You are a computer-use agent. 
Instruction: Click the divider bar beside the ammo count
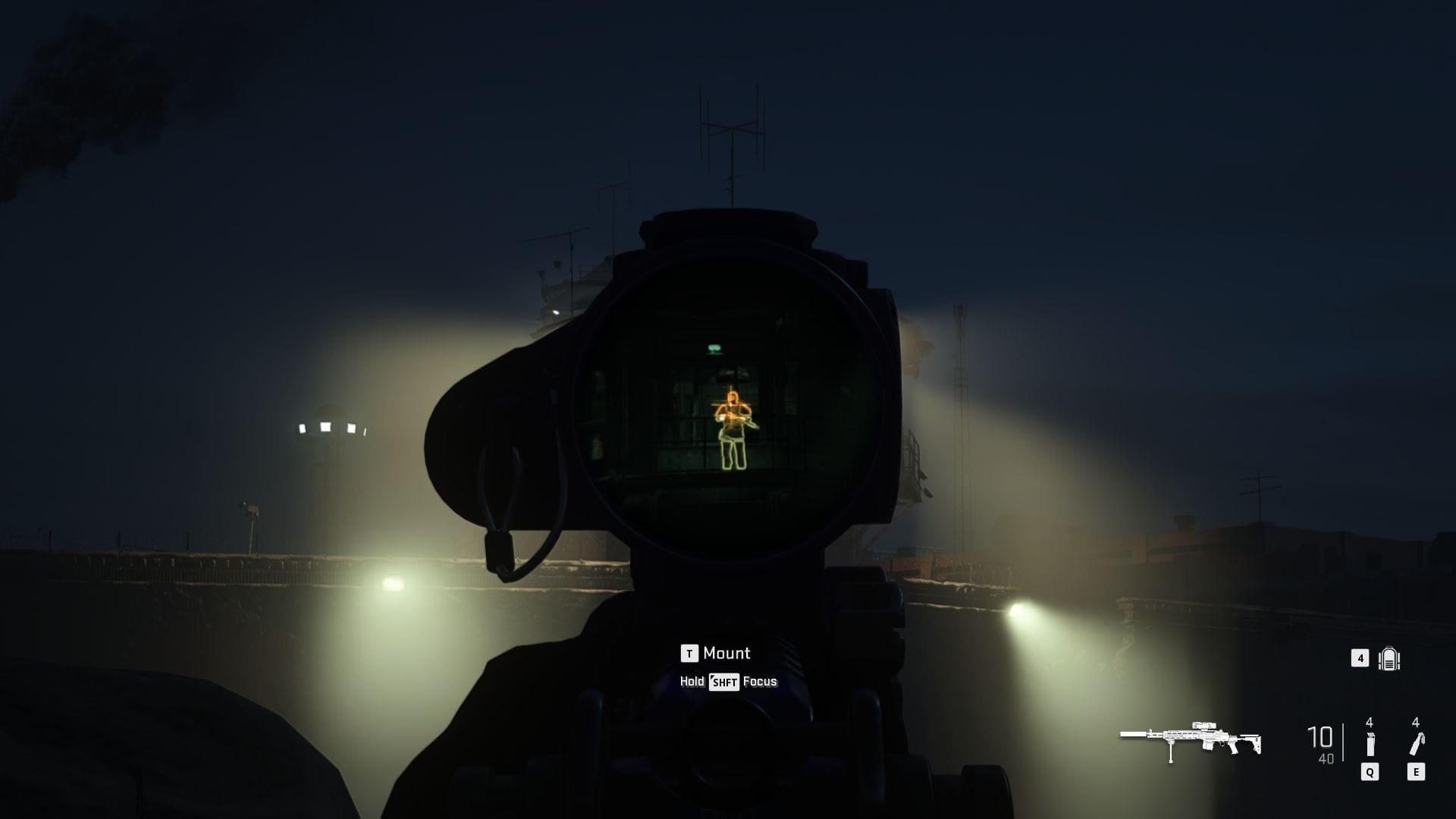(x=1342, y=741)
